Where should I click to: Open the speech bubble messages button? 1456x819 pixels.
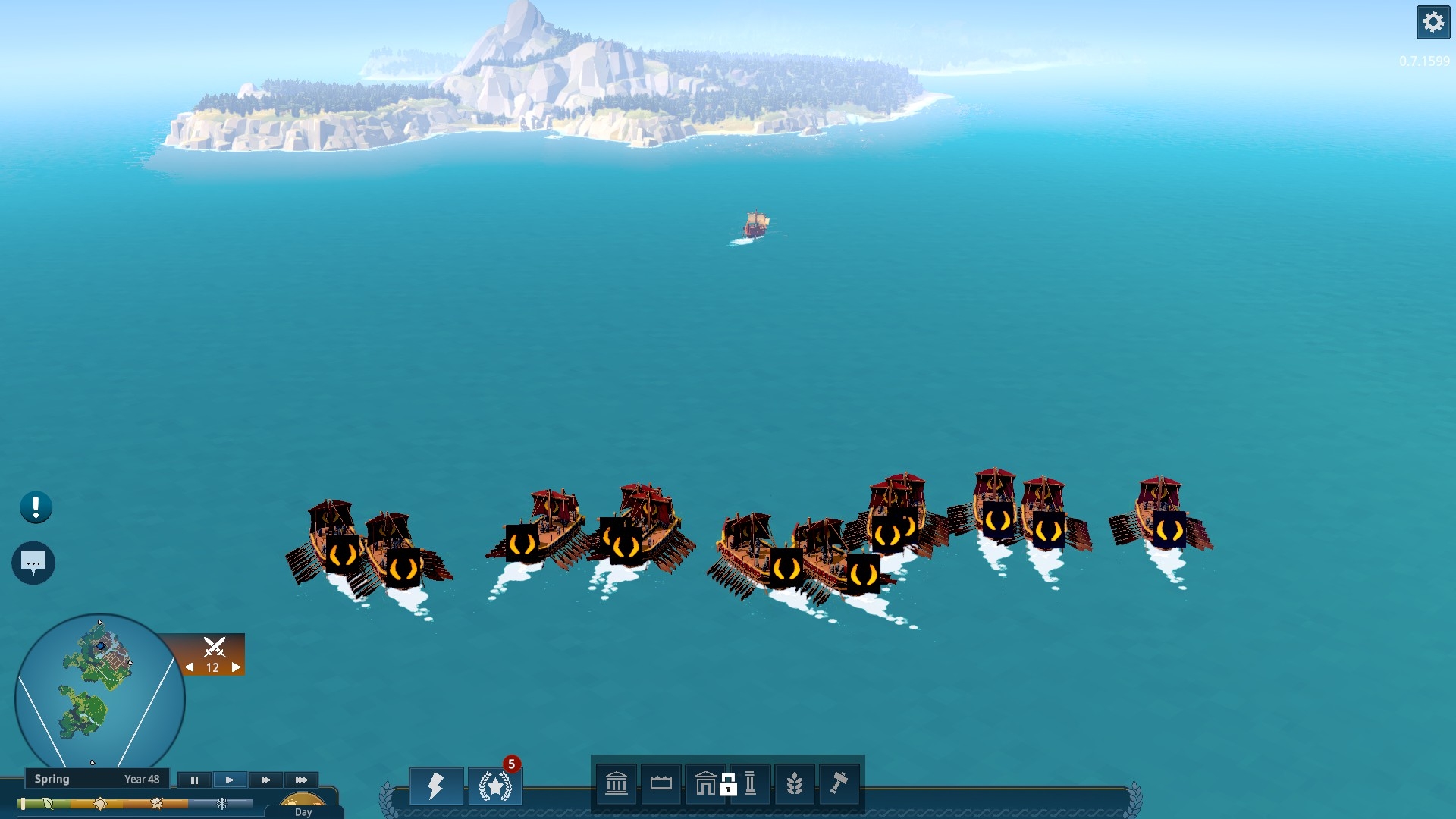(33, 563)
